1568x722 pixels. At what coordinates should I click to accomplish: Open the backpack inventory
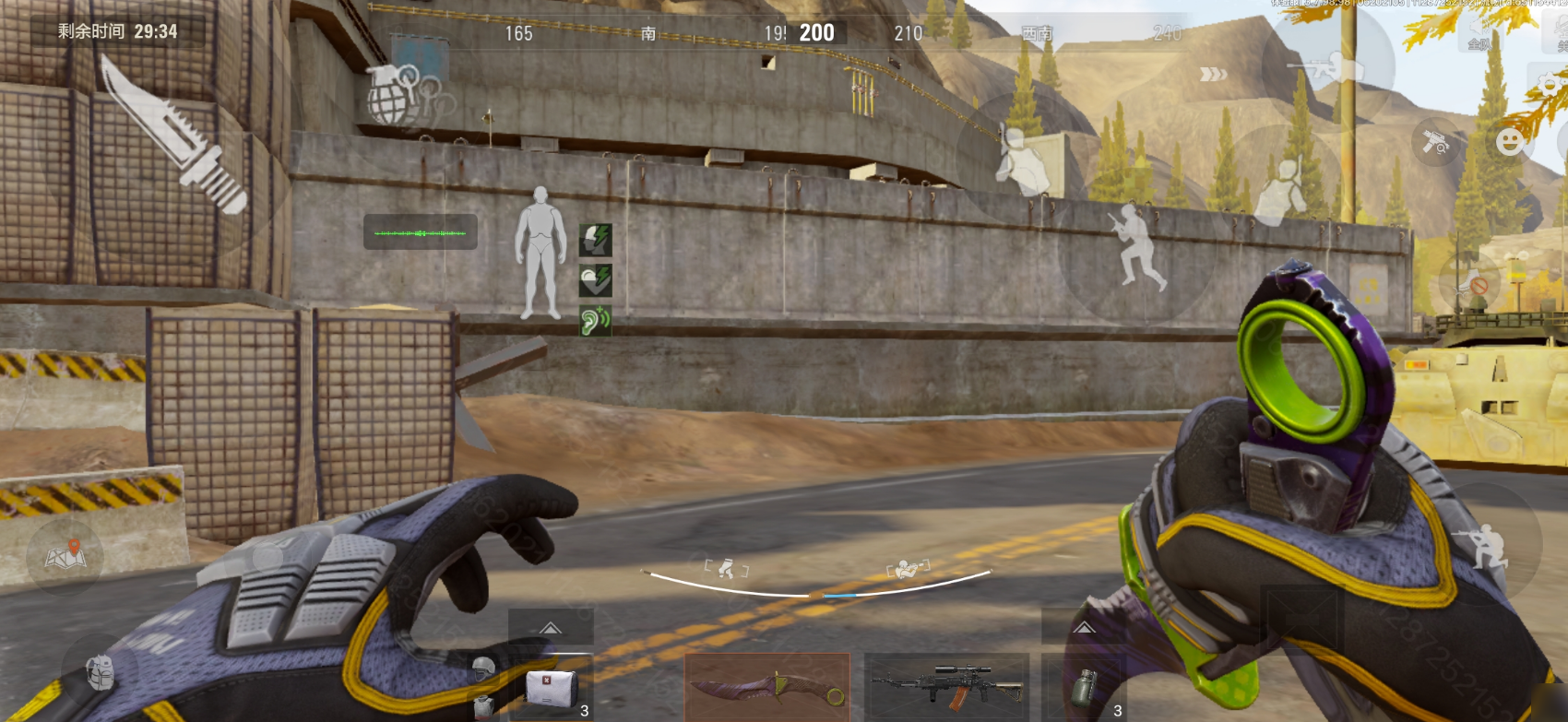coord(100,672)
